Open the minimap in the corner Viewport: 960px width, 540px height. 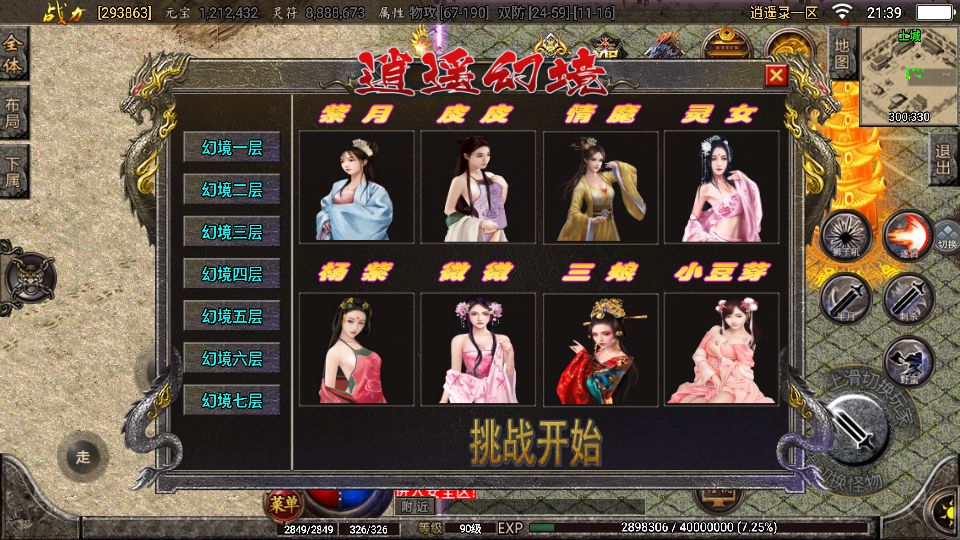pos(910,76)
